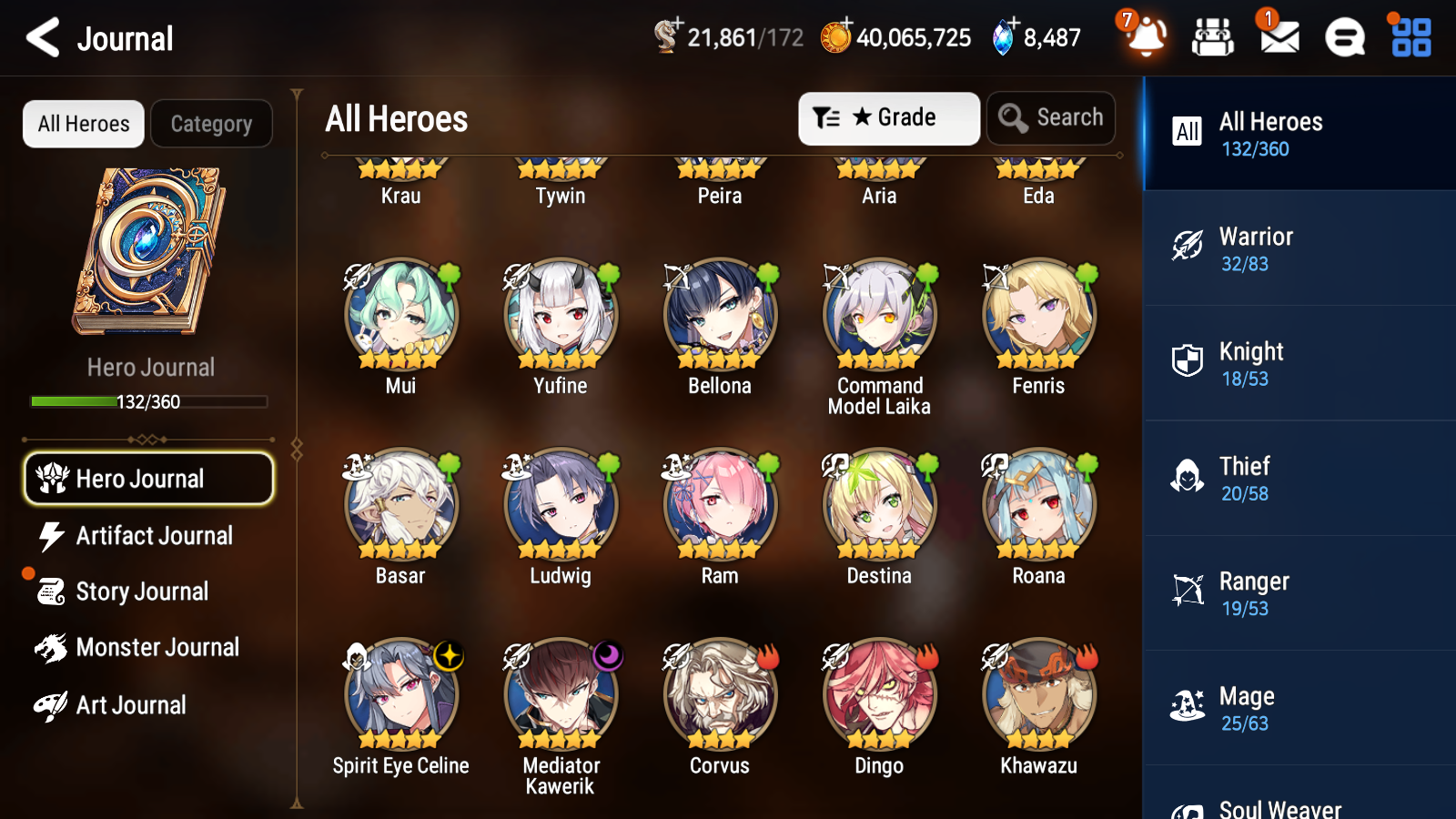This screenshot has width=1456, height=819.
Task: Open the mailbox with unread mail
Action: coord(1278,38)
